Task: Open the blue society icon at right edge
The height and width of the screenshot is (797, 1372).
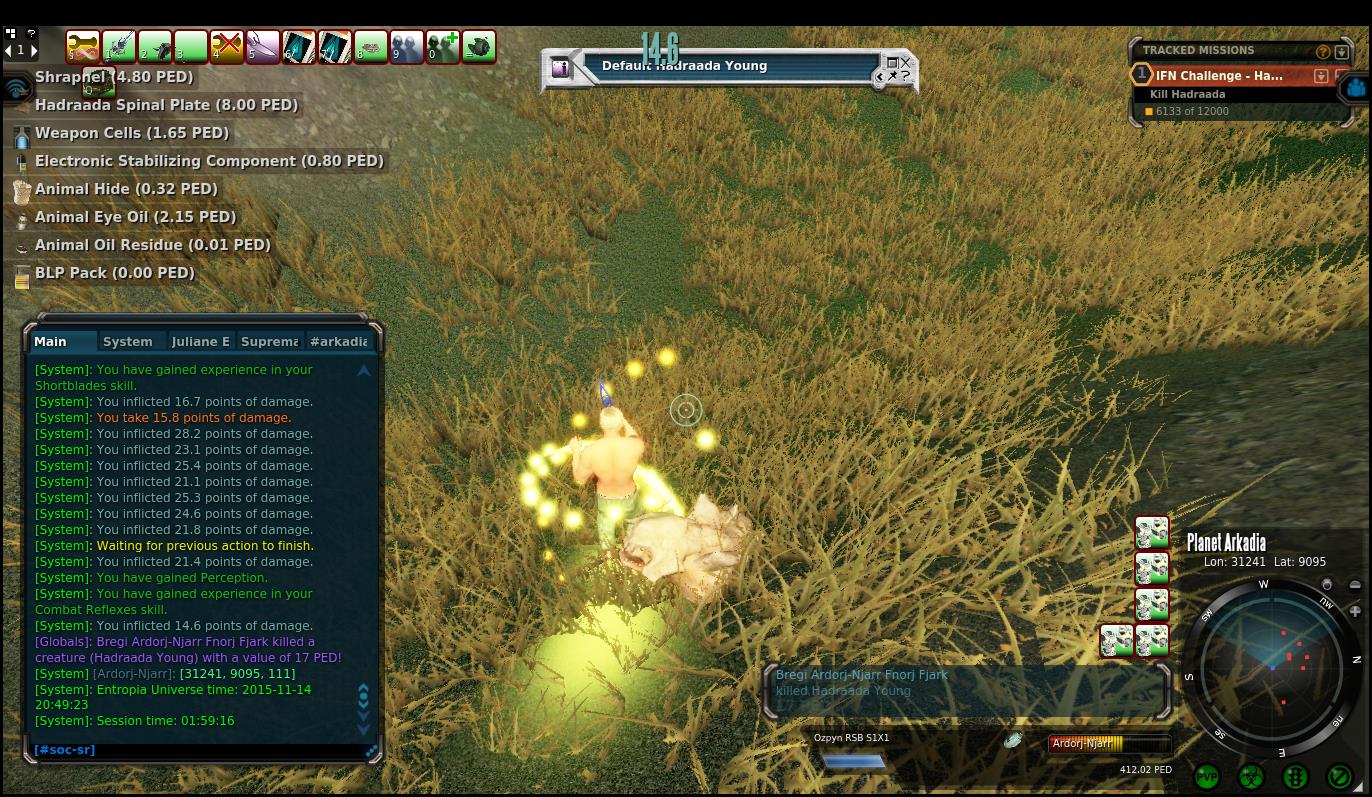Action: click(x=1355, y=88)
